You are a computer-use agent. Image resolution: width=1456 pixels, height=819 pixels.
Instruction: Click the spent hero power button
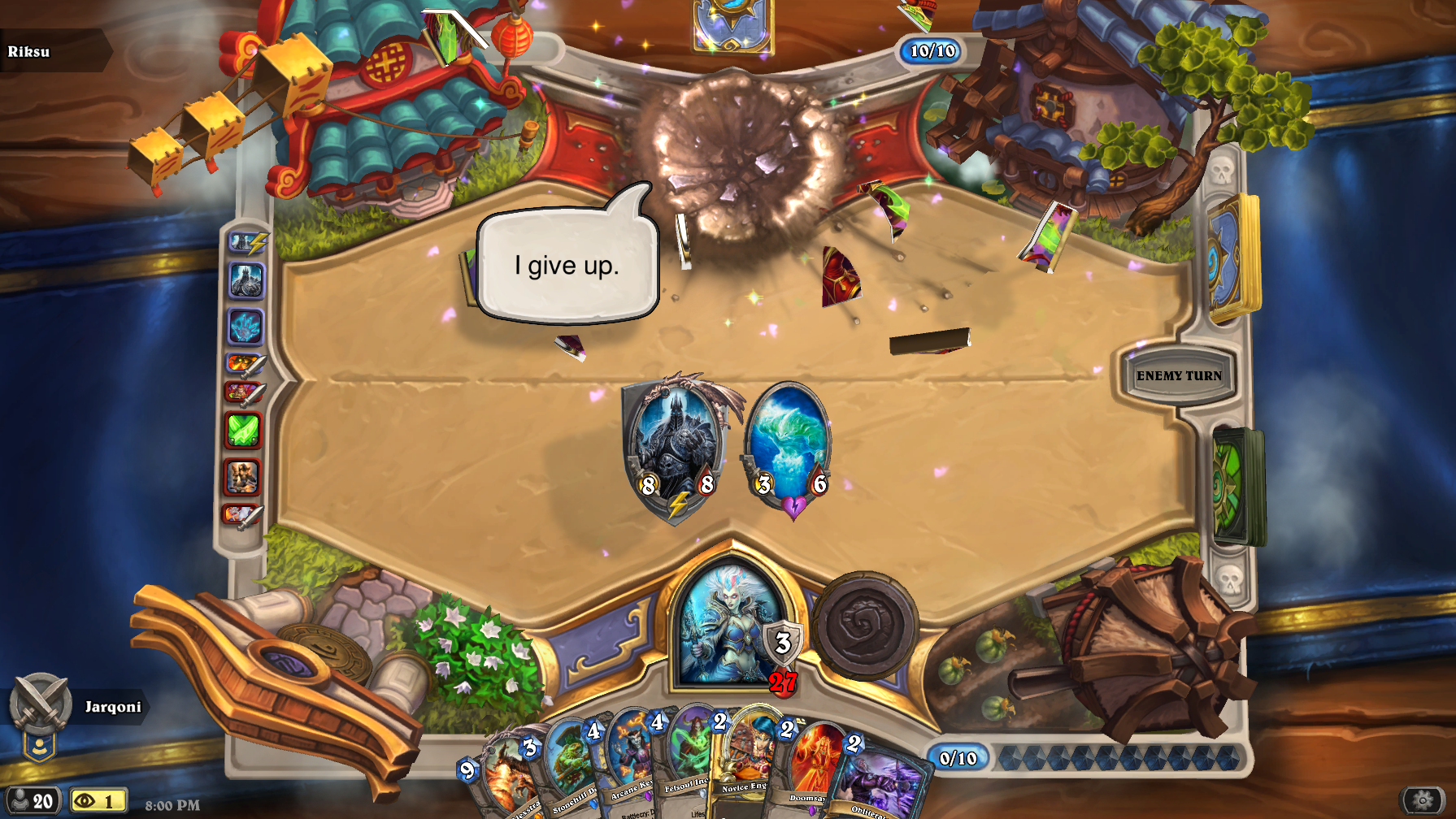(x=865, y=626)
